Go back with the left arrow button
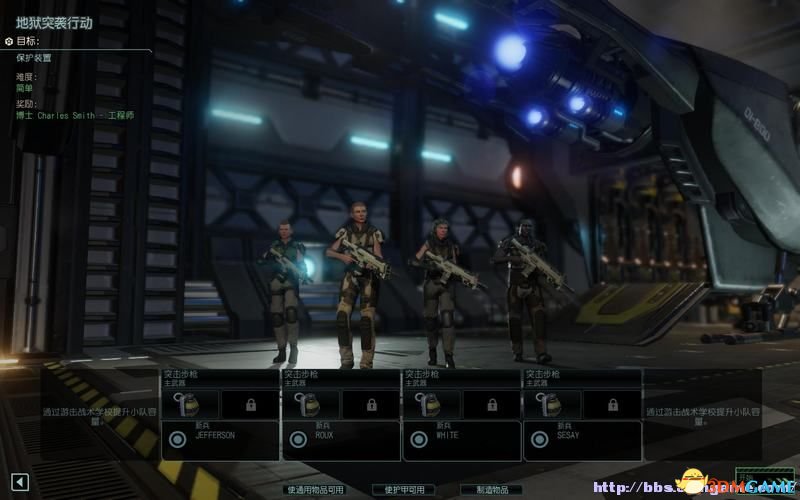 tap(20, 483)
